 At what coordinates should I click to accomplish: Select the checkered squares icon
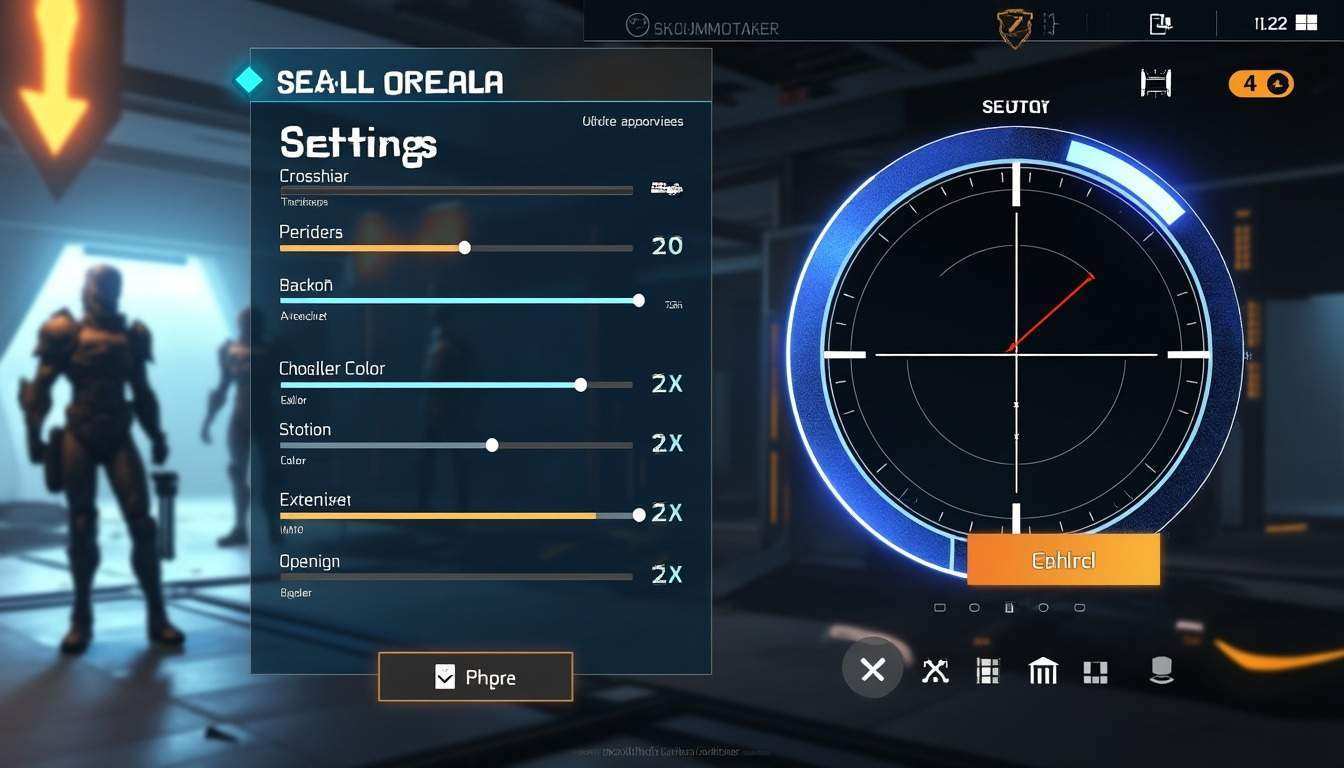click(1095, 672)
